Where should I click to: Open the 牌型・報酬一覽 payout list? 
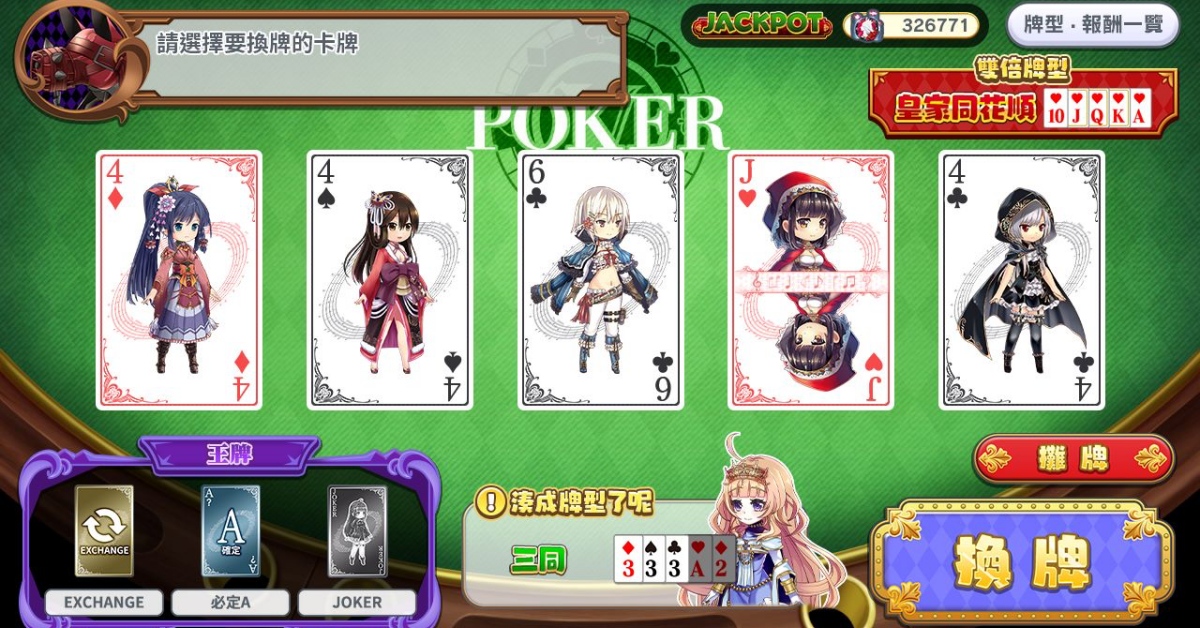pos(1093,25)
